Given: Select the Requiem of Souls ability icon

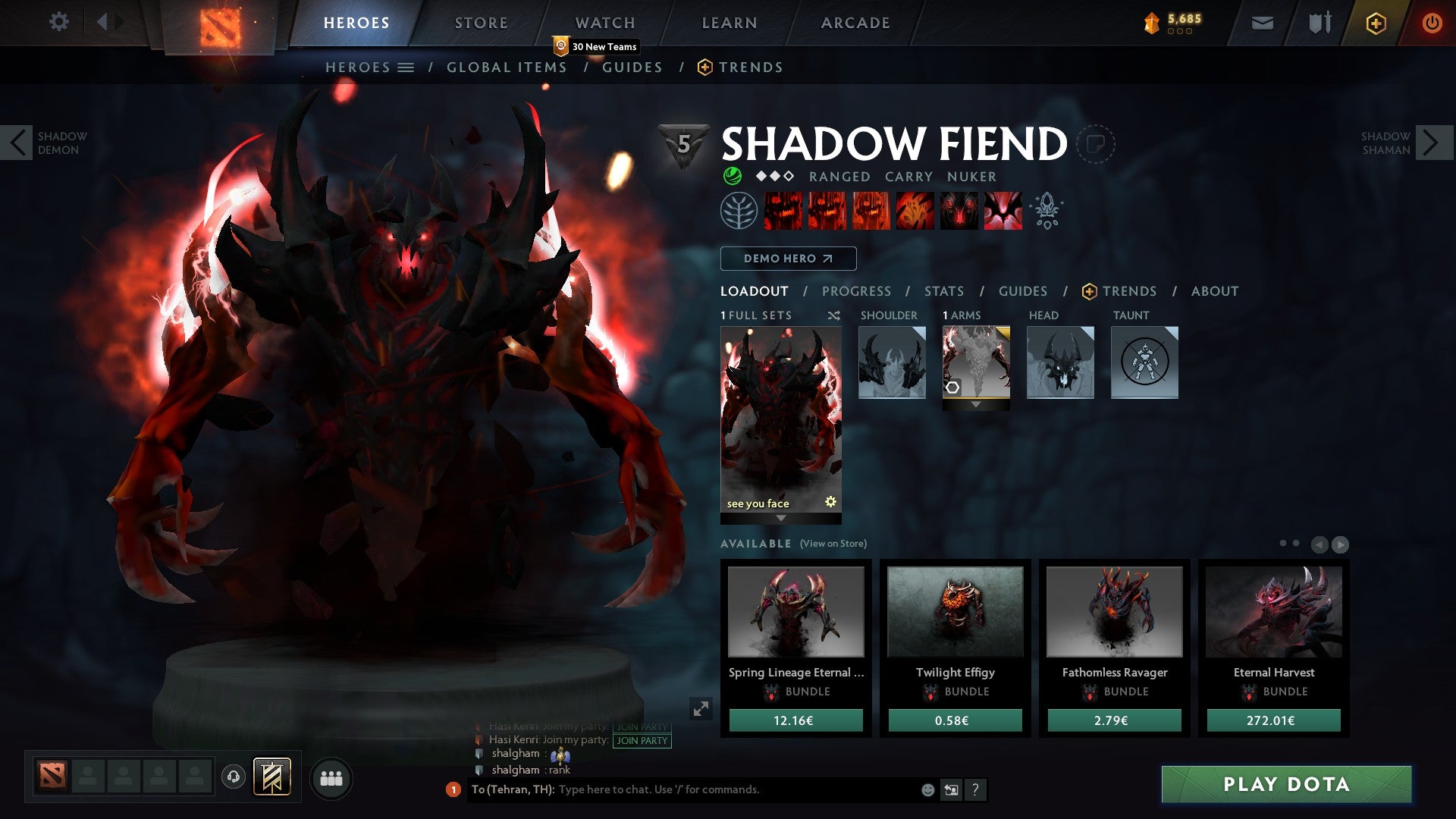Looking at the screenshot, I should click(x=1005, y=212).
